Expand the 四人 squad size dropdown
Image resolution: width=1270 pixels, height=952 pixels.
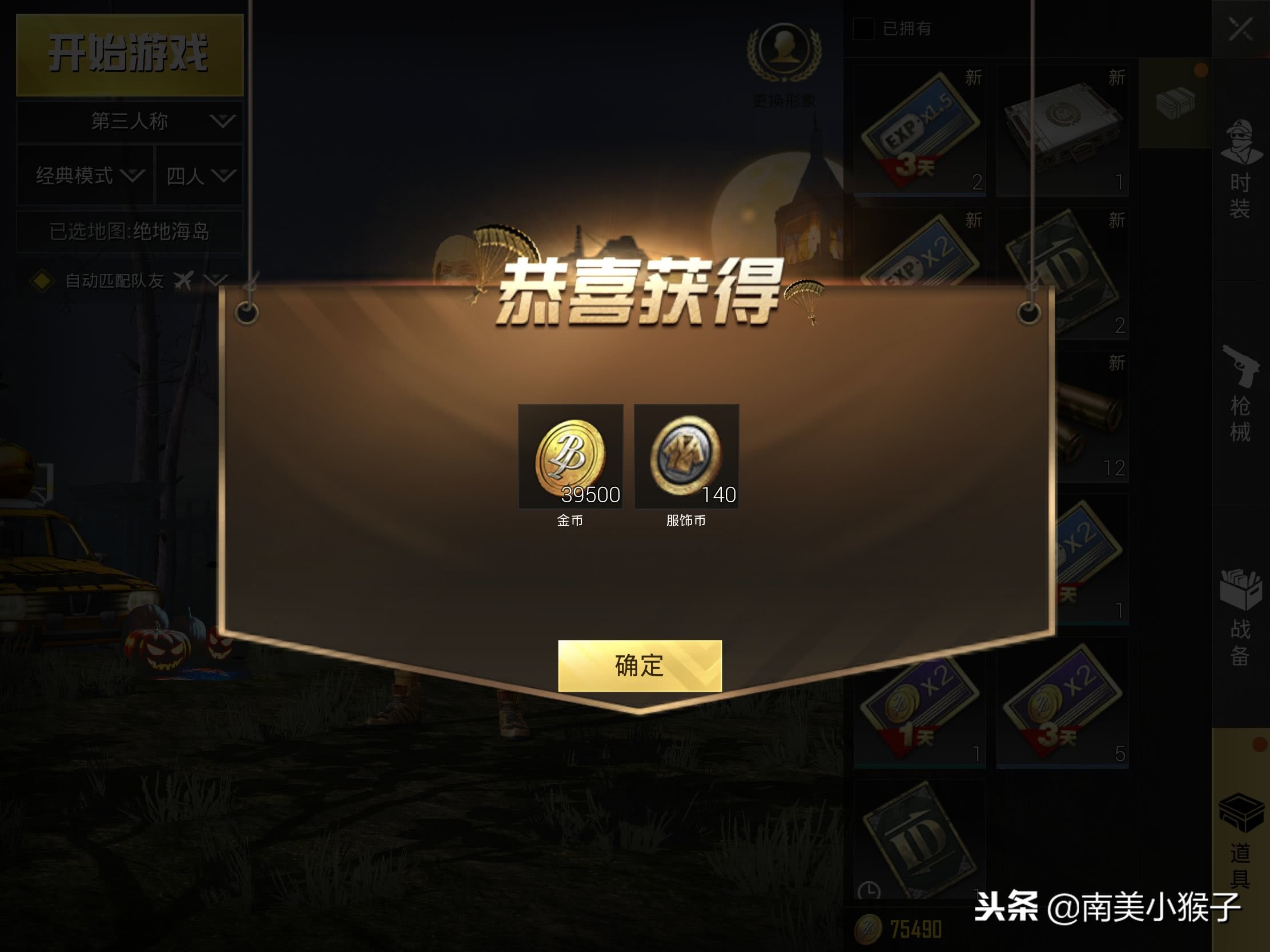[198, 176]
